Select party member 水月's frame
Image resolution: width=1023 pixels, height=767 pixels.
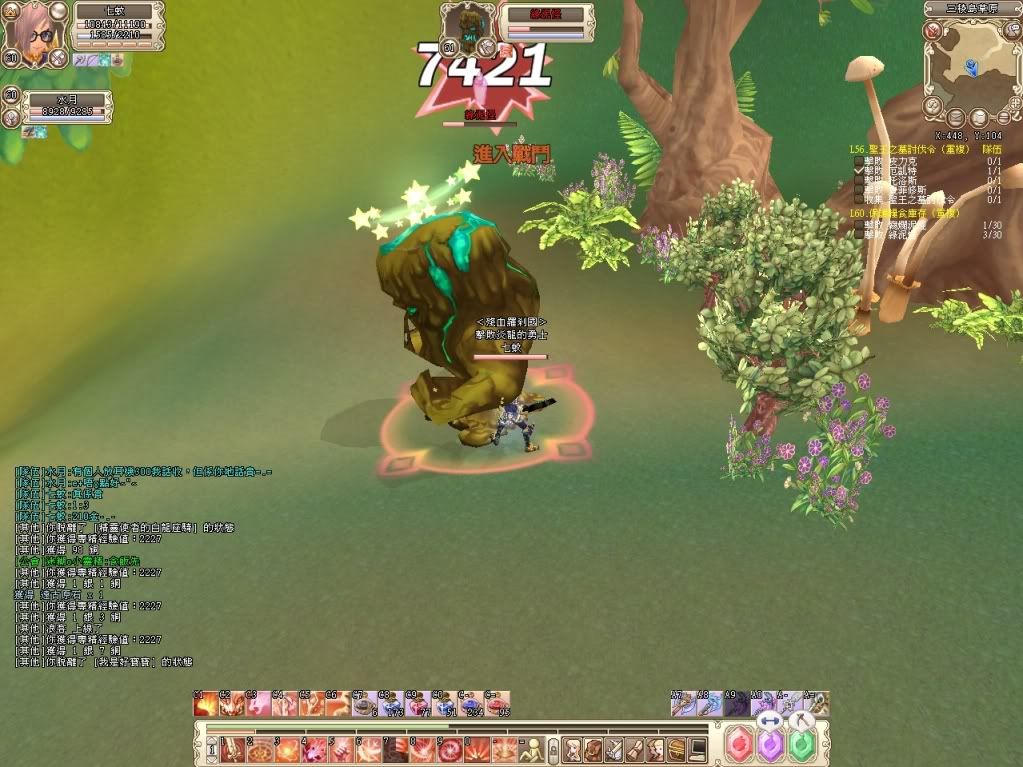66,107
